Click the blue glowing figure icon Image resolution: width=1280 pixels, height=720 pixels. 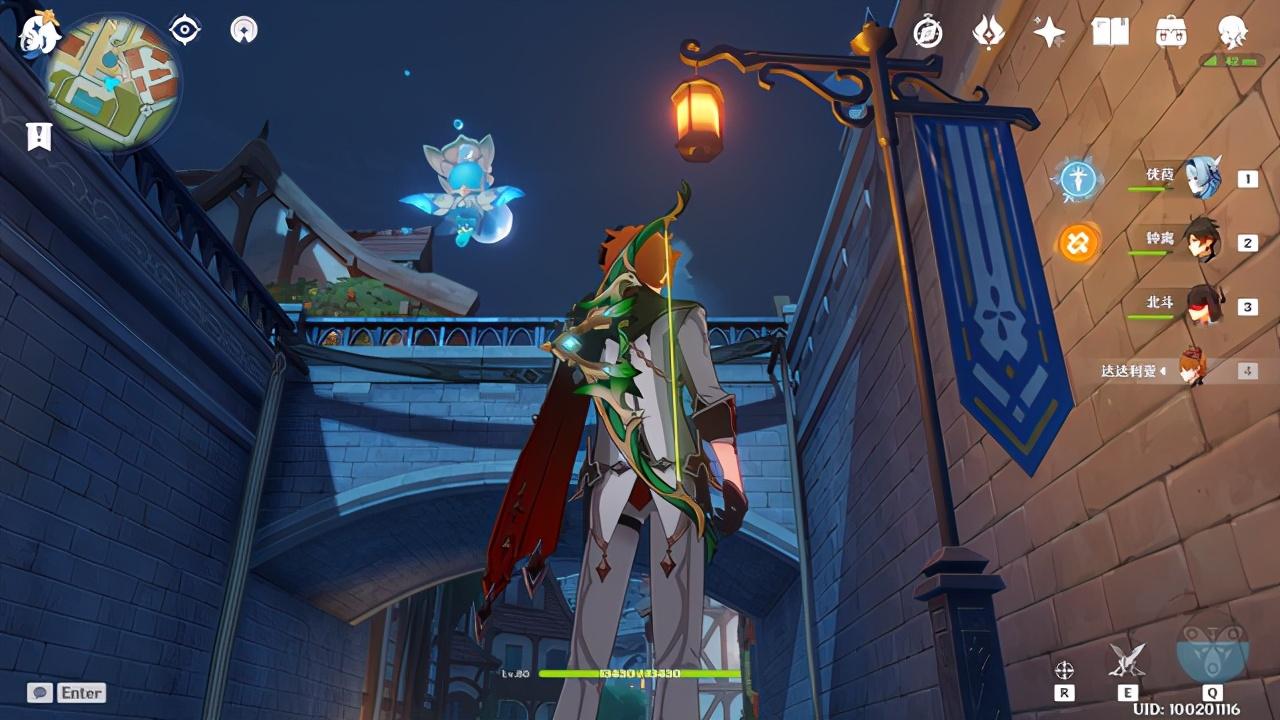coord(1078,180)
